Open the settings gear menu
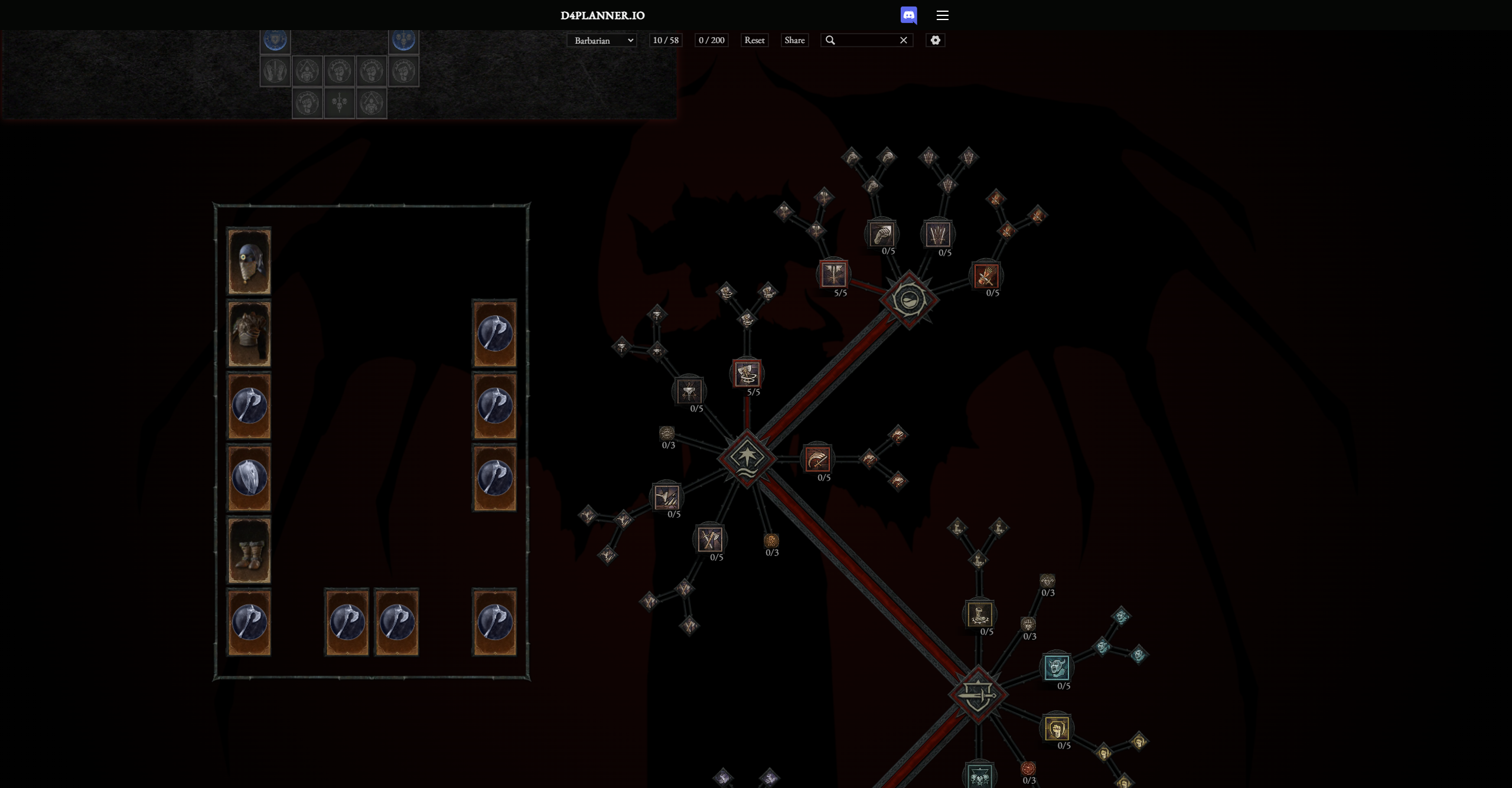Image resolution: width=1512 pixels, height=788 pixels. [935, 40]
